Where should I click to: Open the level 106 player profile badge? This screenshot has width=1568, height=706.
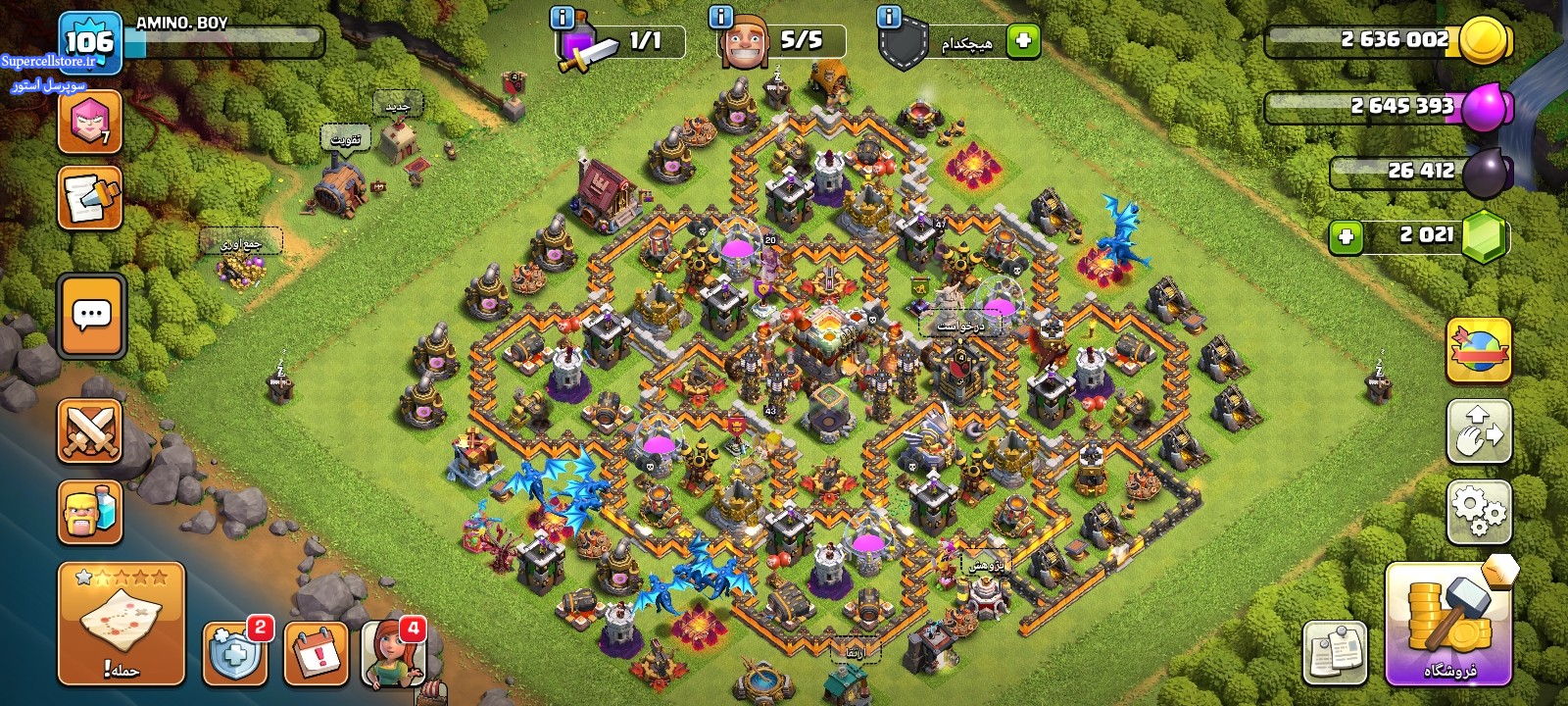(89, 41)
